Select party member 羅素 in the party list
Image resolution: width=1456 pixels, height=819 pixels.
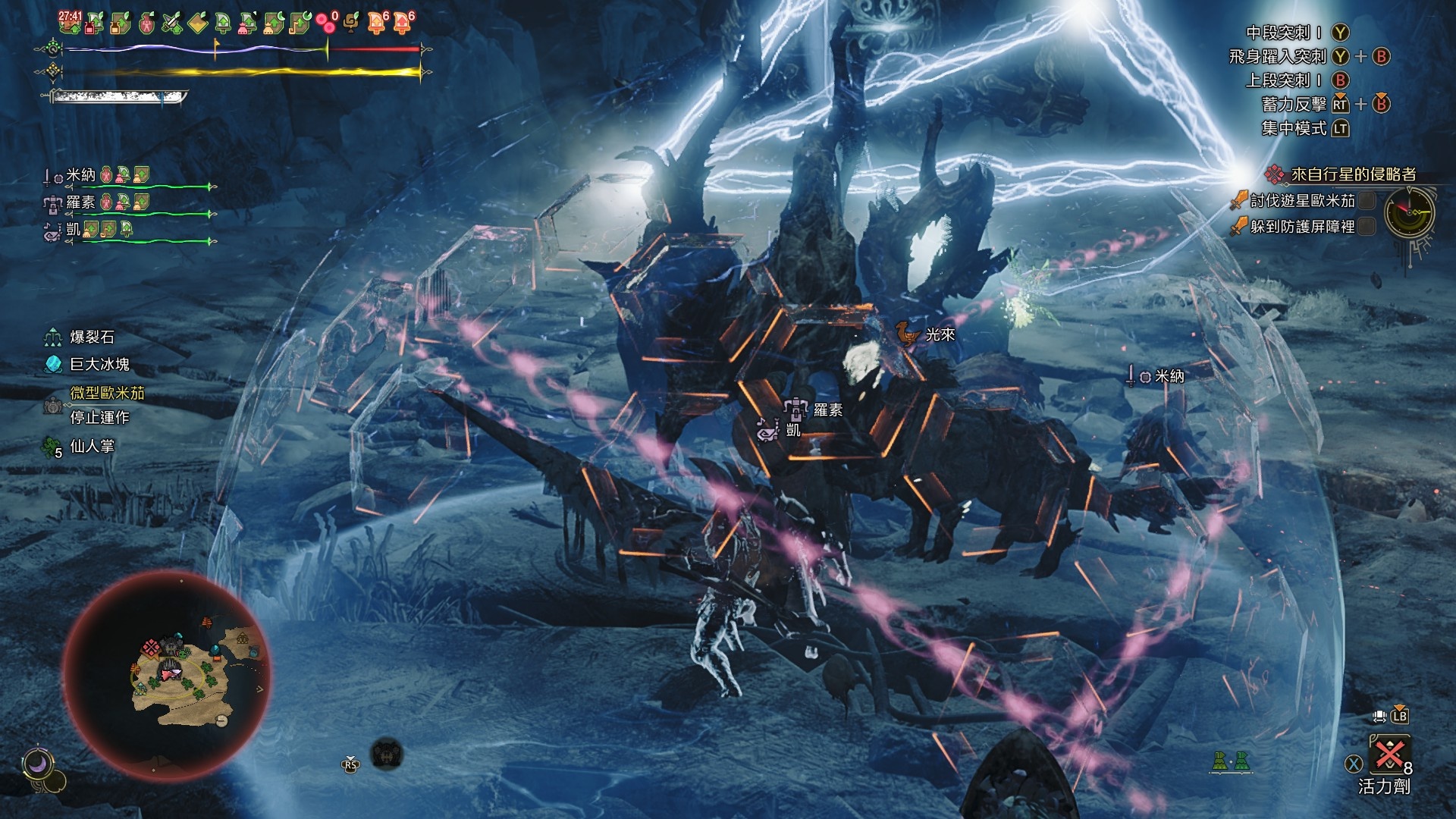80,202
